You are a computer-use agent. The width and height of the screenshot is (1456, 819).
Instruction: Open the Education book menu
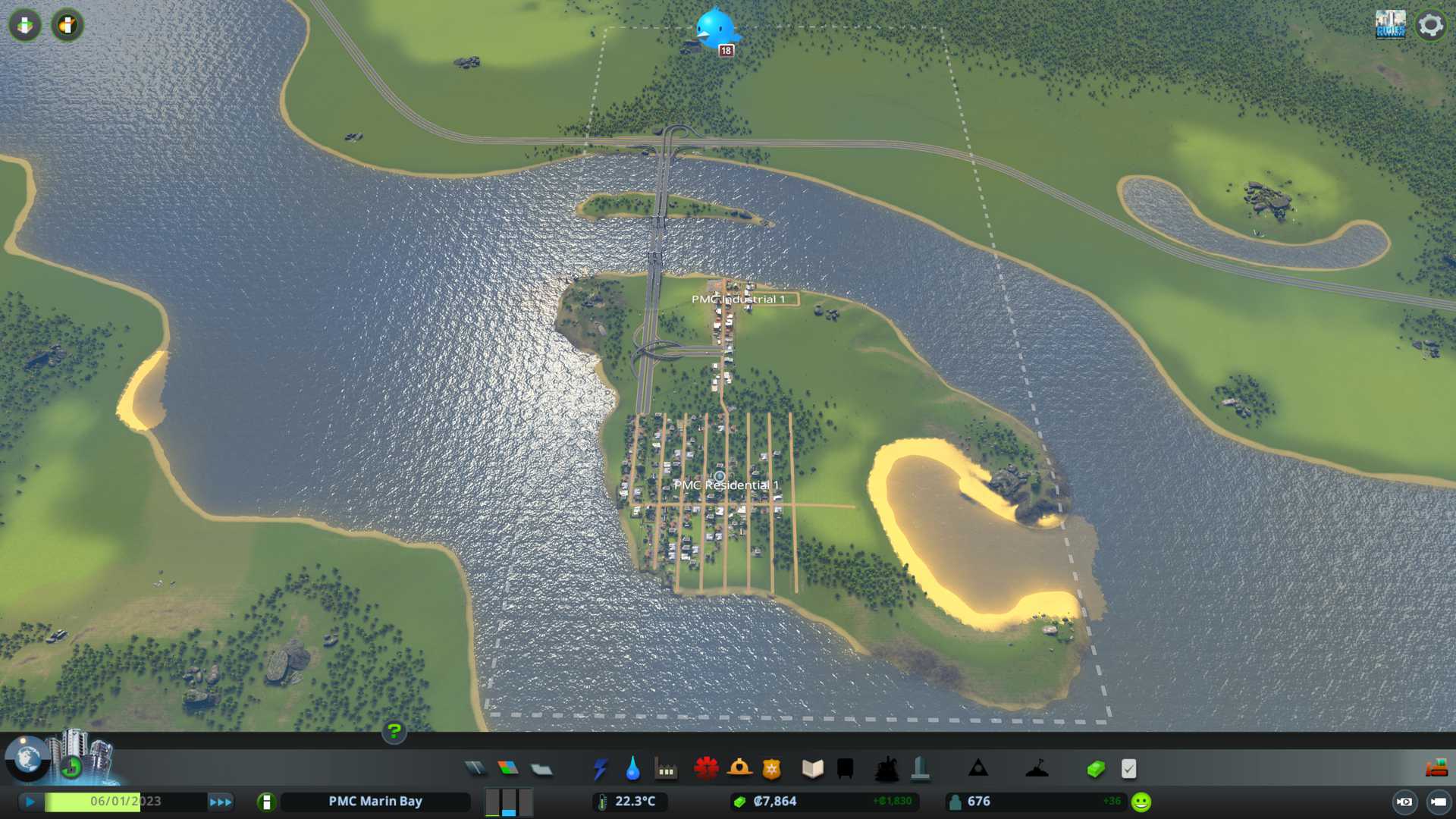(812, 769)
